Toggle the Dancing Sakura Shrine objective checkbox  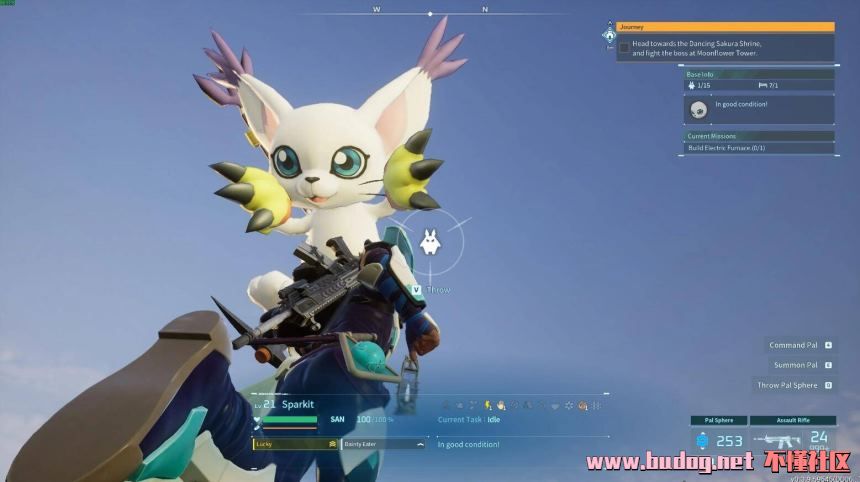(624, 47)
